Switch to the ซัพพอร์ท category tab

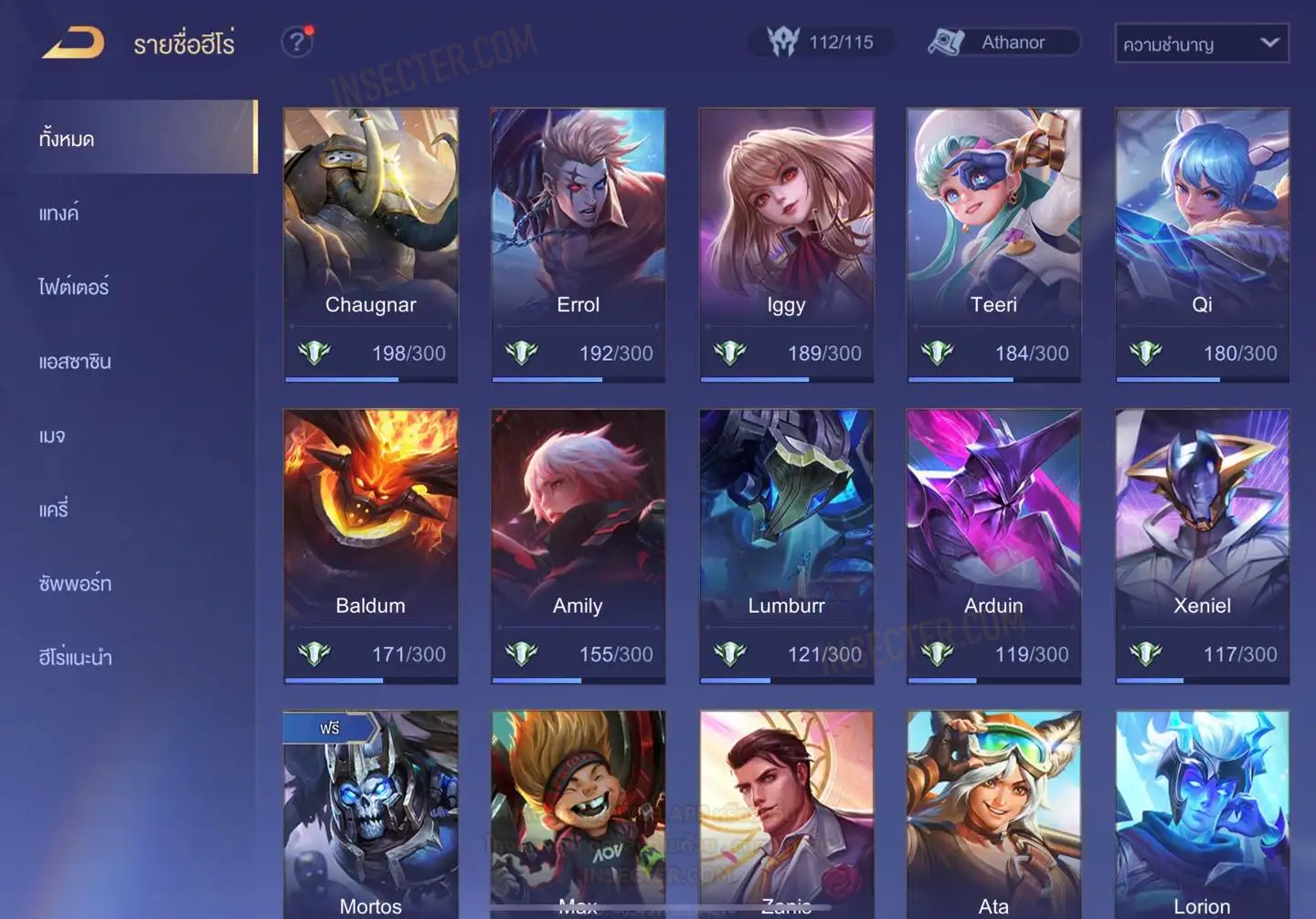pyautogui.click(x=75, y=584)
